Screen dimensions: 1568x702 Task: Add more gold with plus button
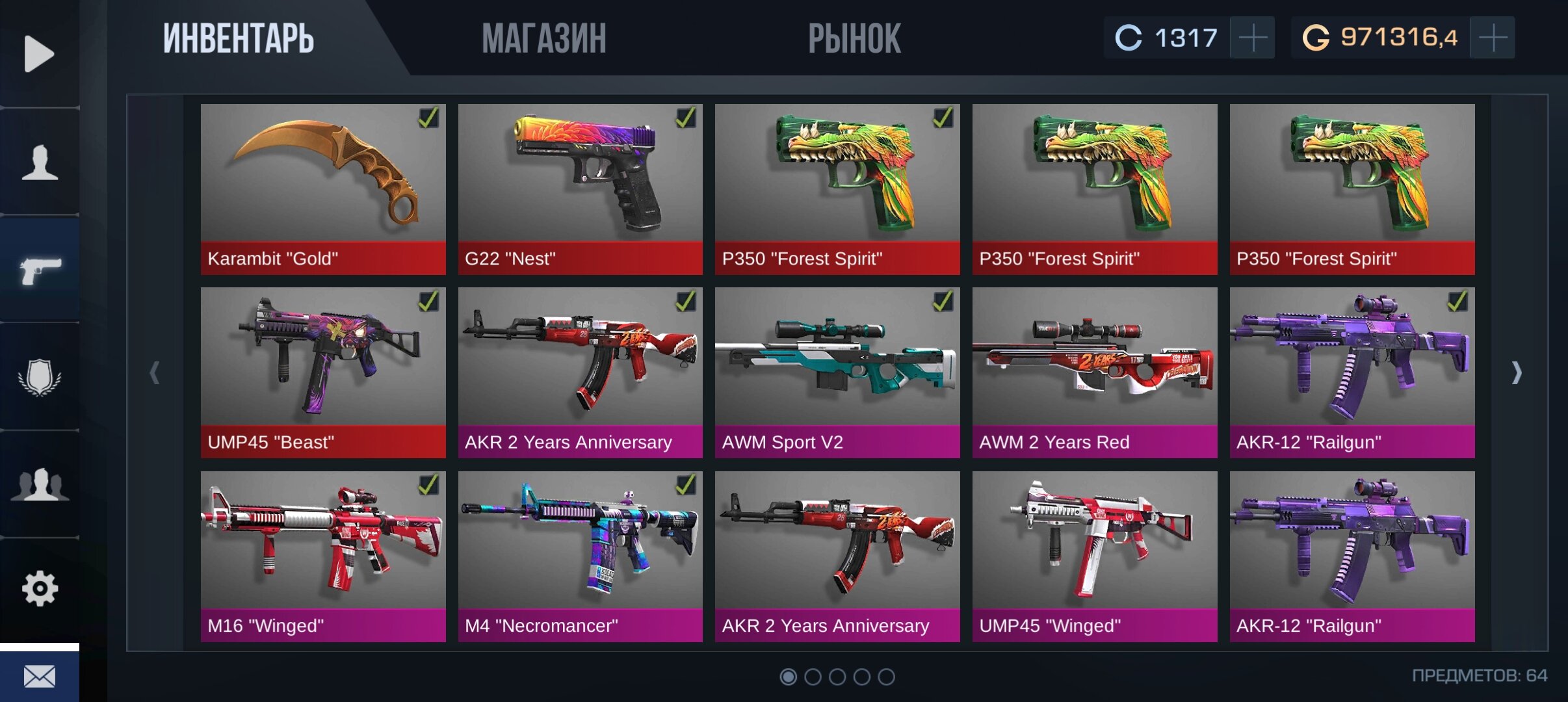coord(1493,38)
